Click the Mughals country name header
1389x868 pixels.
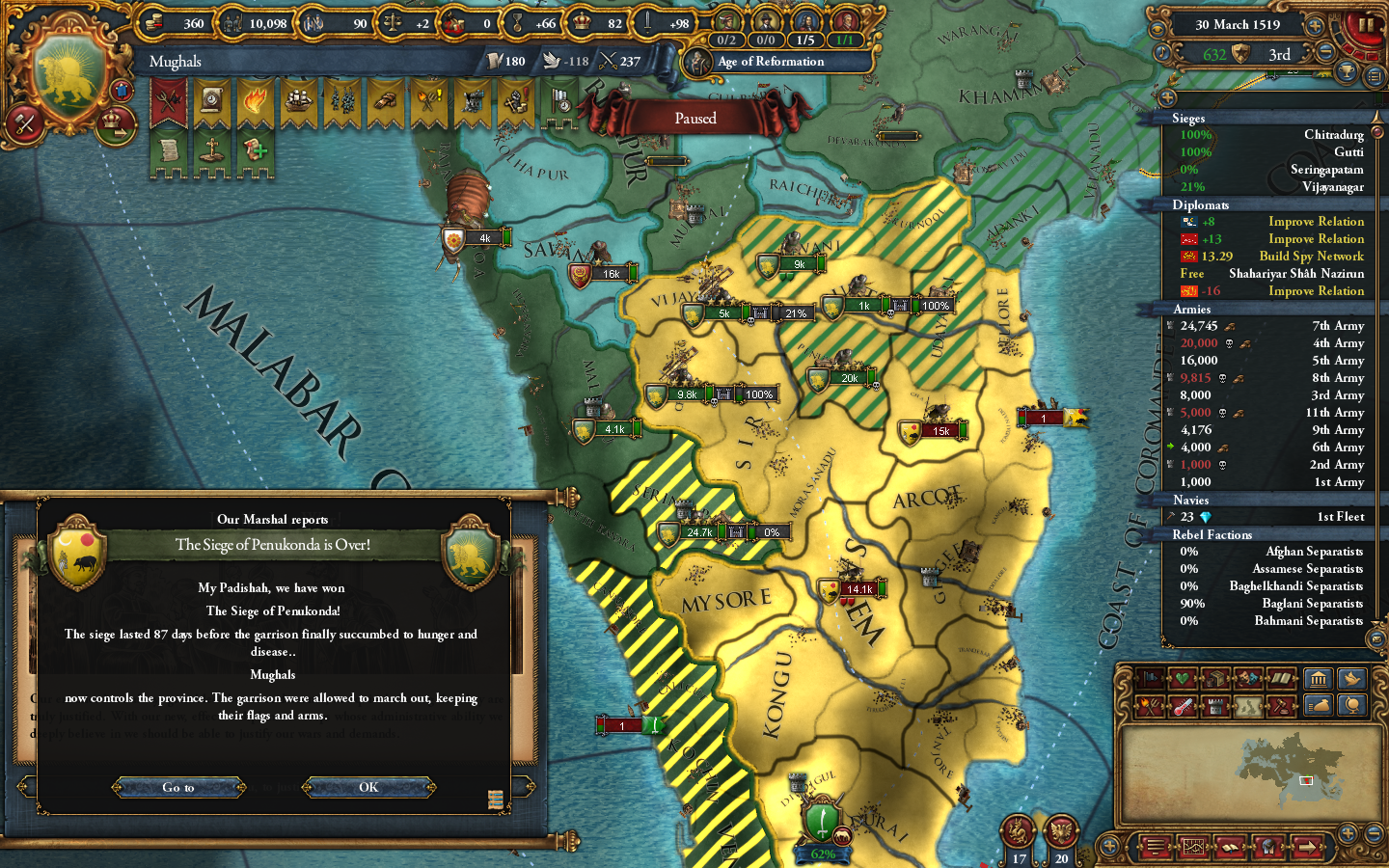[x=175, y=61]
